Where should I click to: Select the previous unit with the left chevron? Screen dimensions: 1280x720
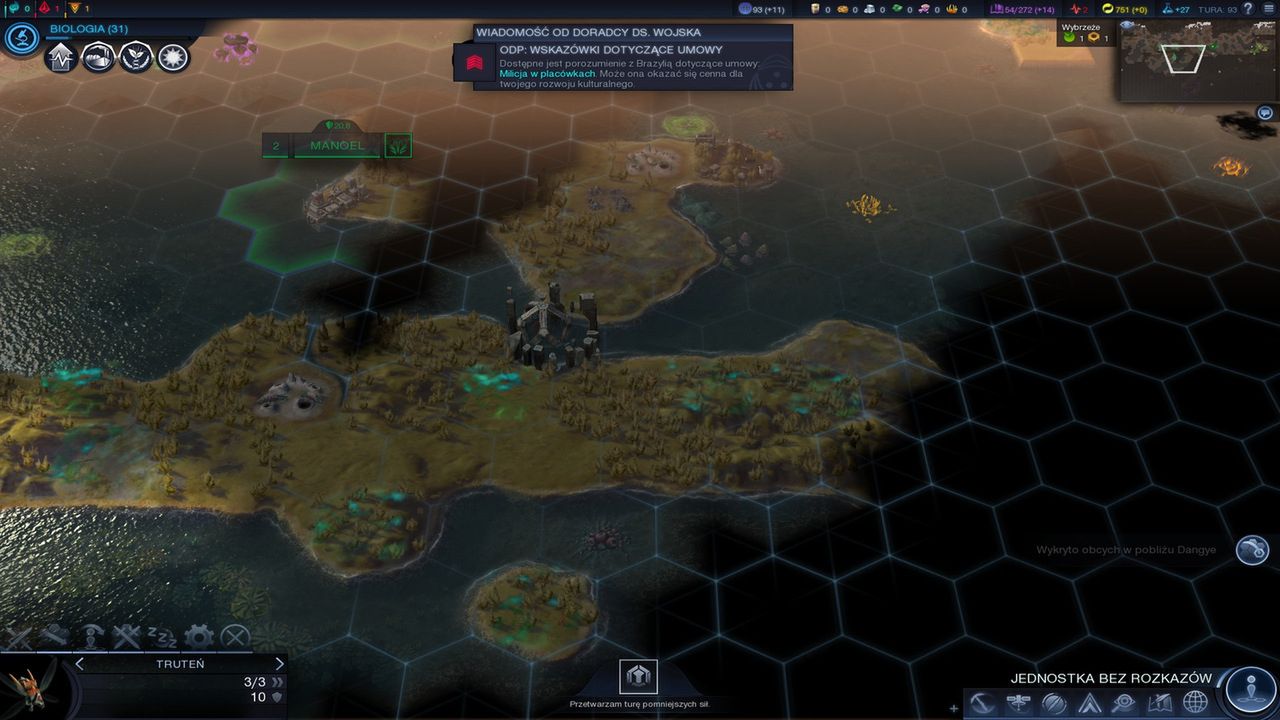pyautogui.click(x=79, y=663)
